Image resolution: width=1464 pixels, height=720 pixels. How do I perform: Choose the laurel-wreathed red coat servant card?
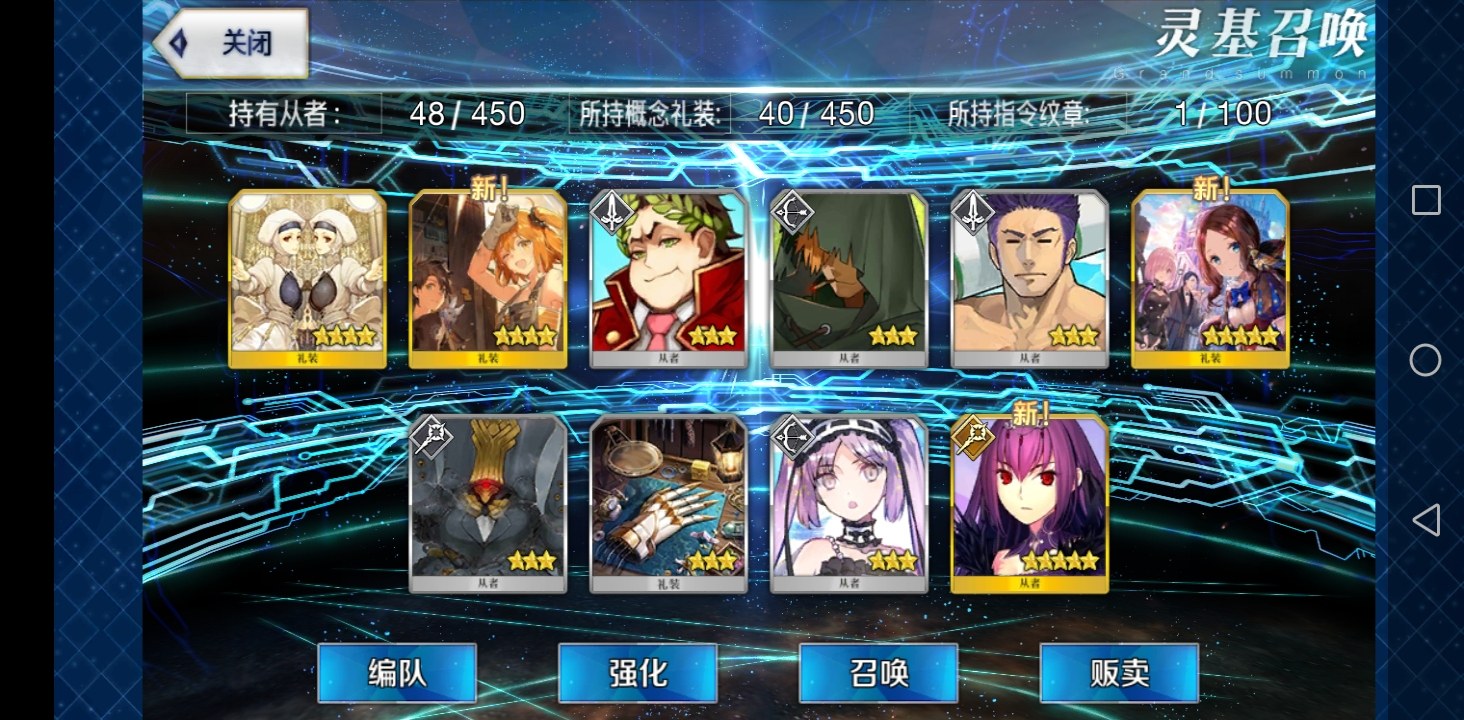[668, 278]
